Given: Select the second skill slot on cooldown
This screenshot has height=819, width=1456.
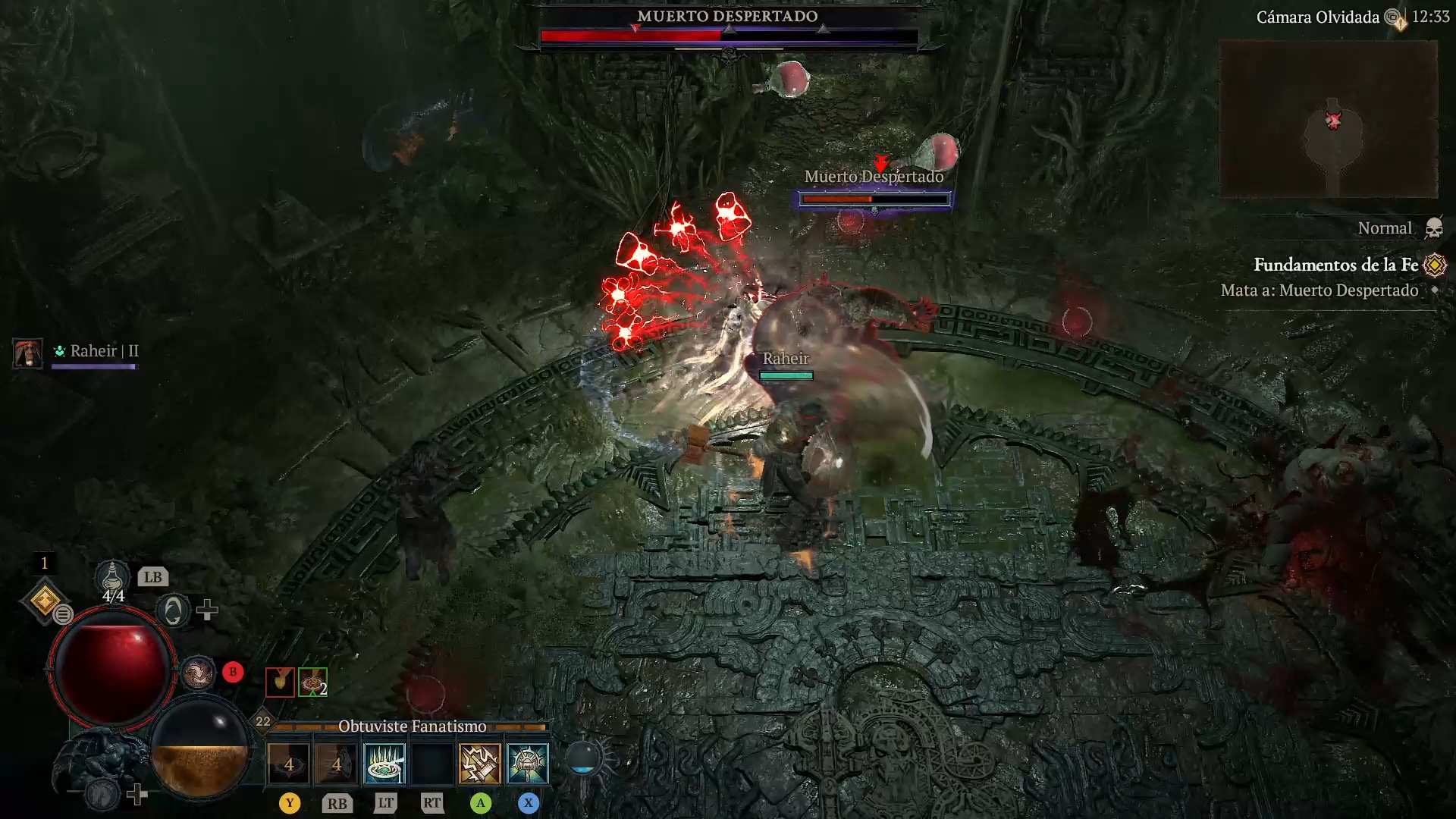Looking at the screenshot, I should tap(337, 762).
